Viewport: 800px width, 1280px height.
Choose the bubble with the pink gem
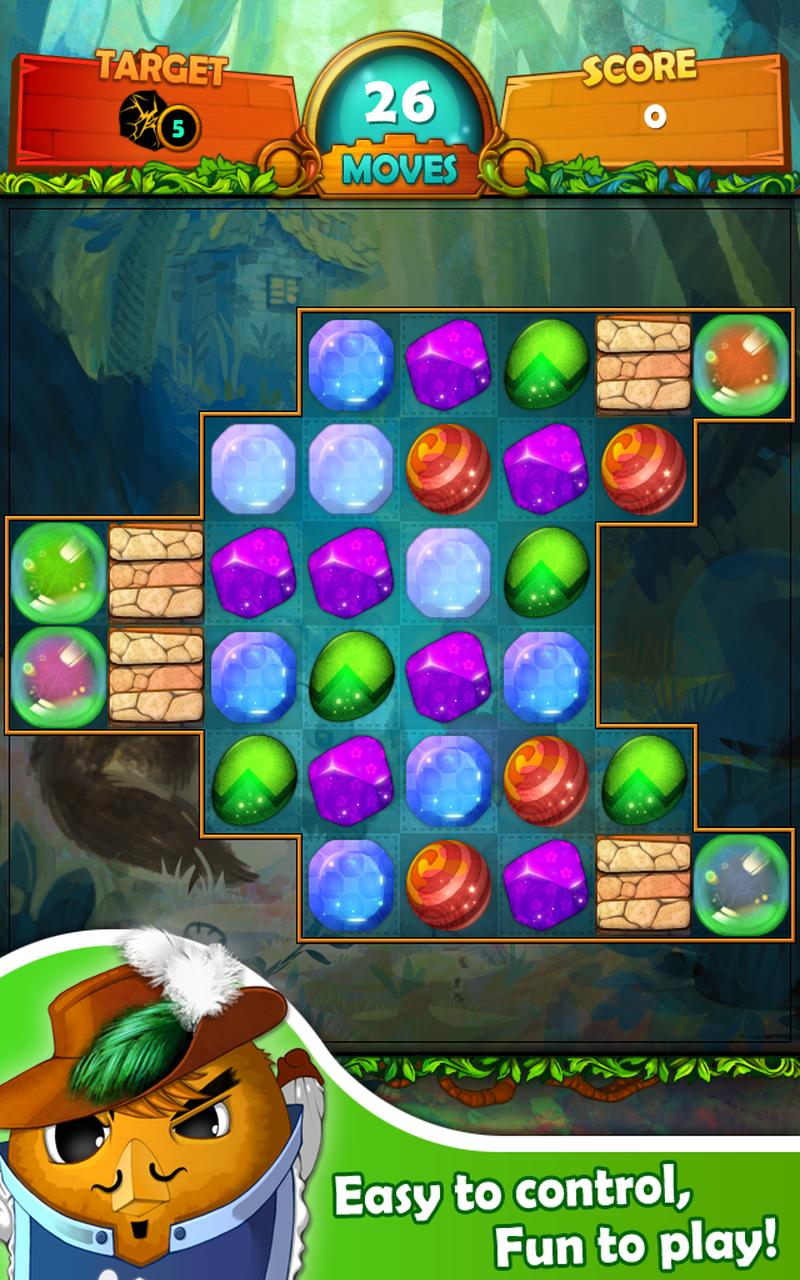[x=57, y=675]
